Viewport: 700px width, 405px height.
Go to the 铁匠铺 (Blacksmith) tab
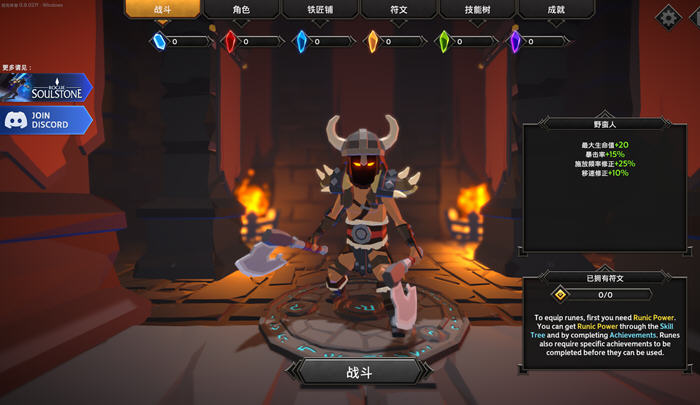319,9
